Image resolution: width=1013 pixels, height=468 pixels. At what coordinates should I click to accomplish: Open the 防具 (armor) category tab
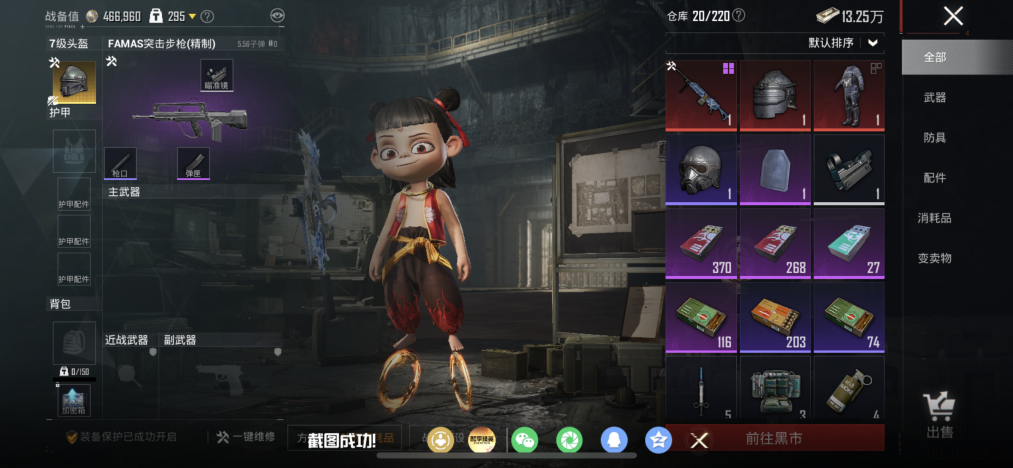coord(935,138)
